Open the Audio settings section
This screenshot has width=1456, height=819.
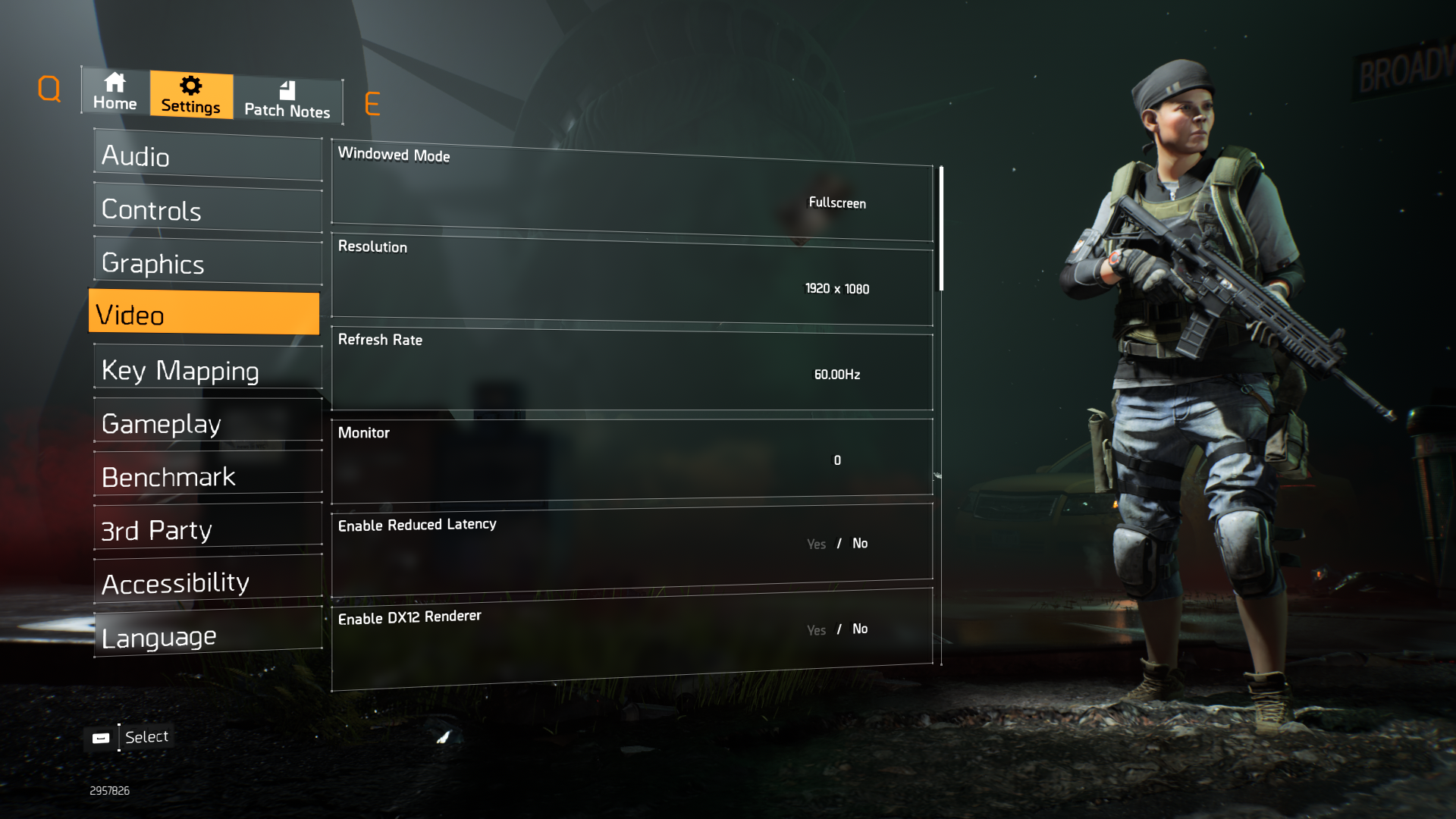click(208, 156)
